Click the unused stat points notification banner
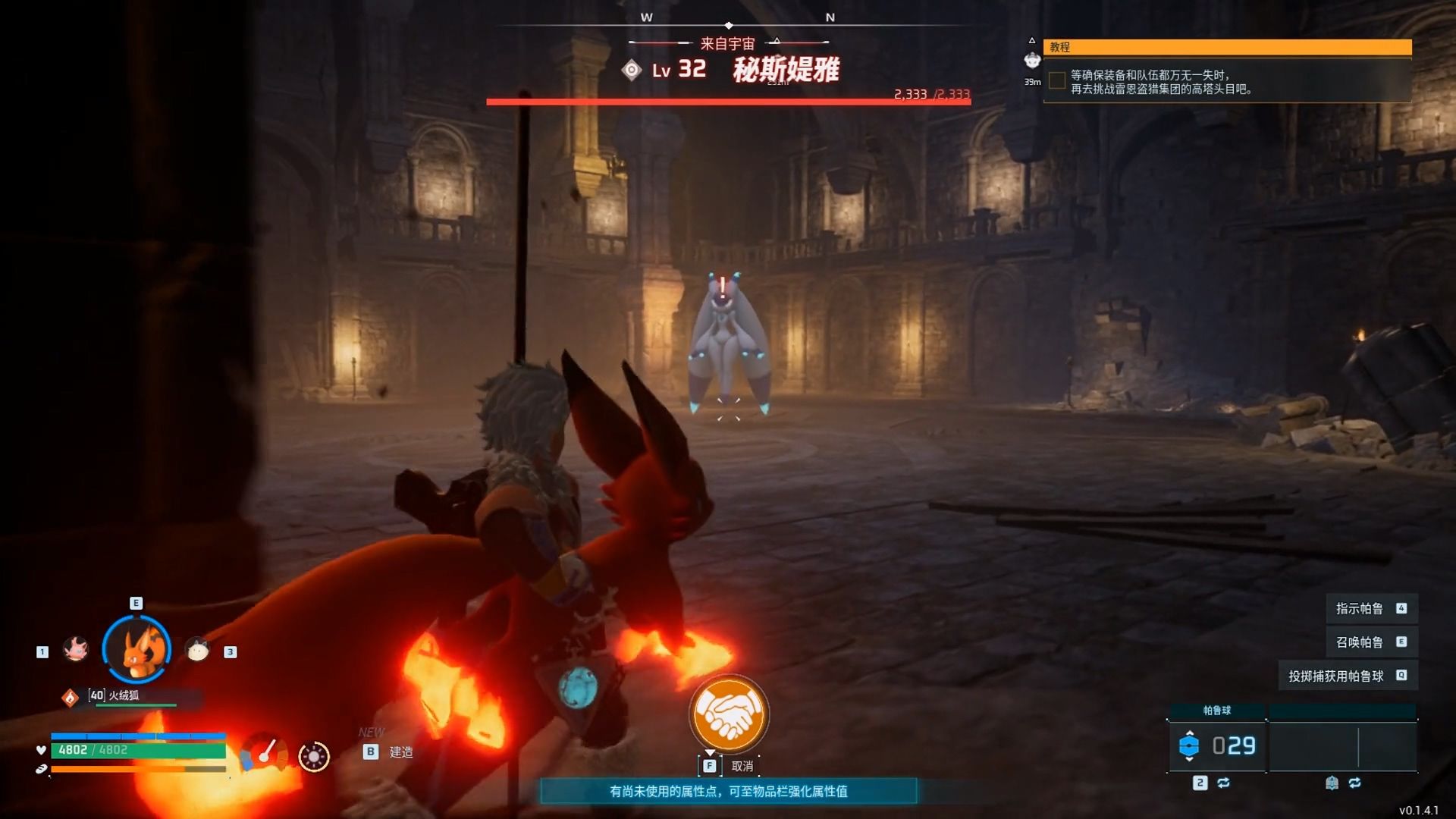The image size is (1456, 819). (728, 791)
